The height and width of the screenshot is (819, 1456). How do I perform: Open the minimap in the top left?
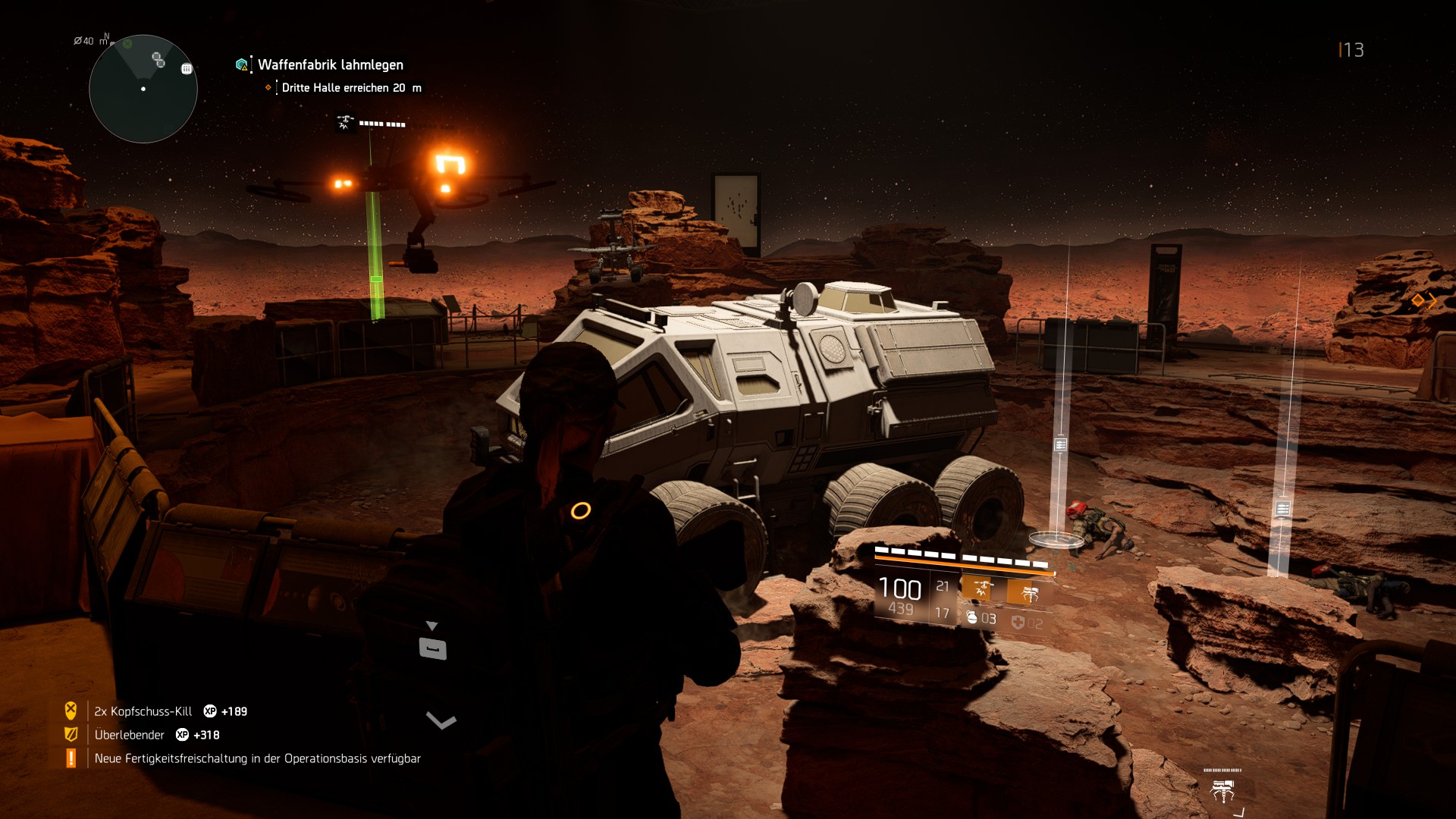(143, 89)
